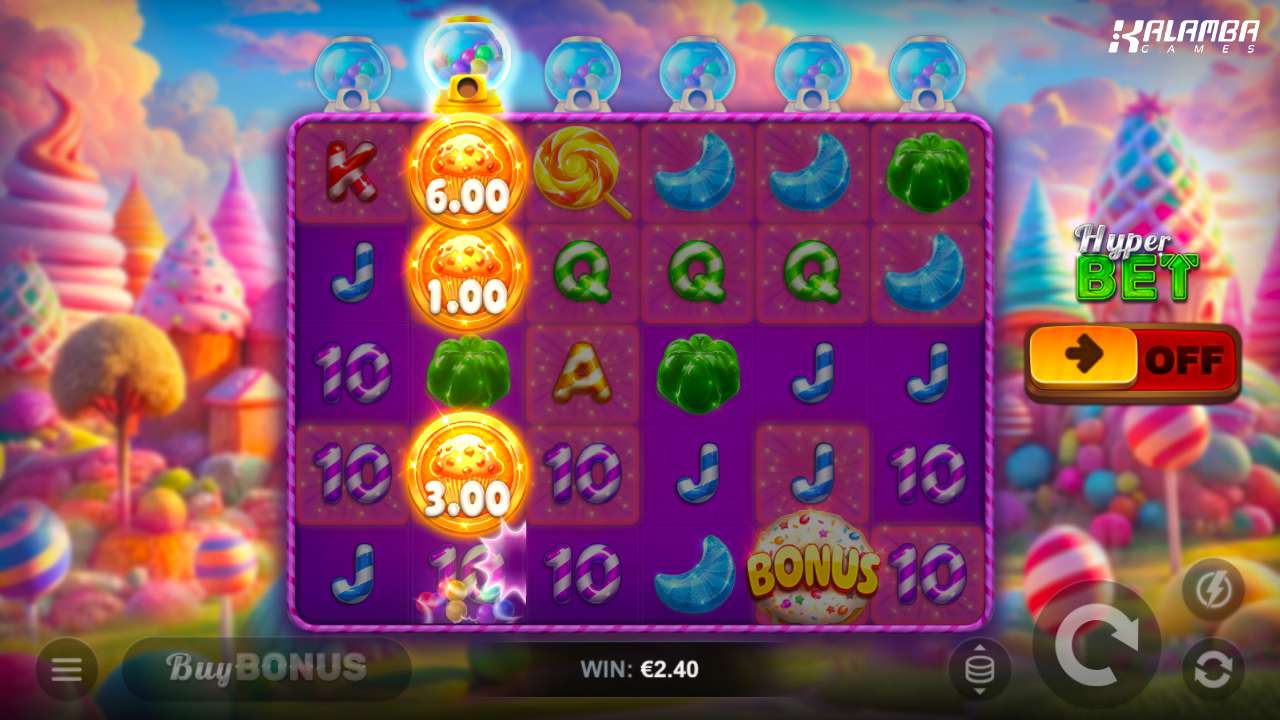The width and height of the screenshot is (1280, 720).
Task: Open the hamburger menu
Action: (67, 669)
